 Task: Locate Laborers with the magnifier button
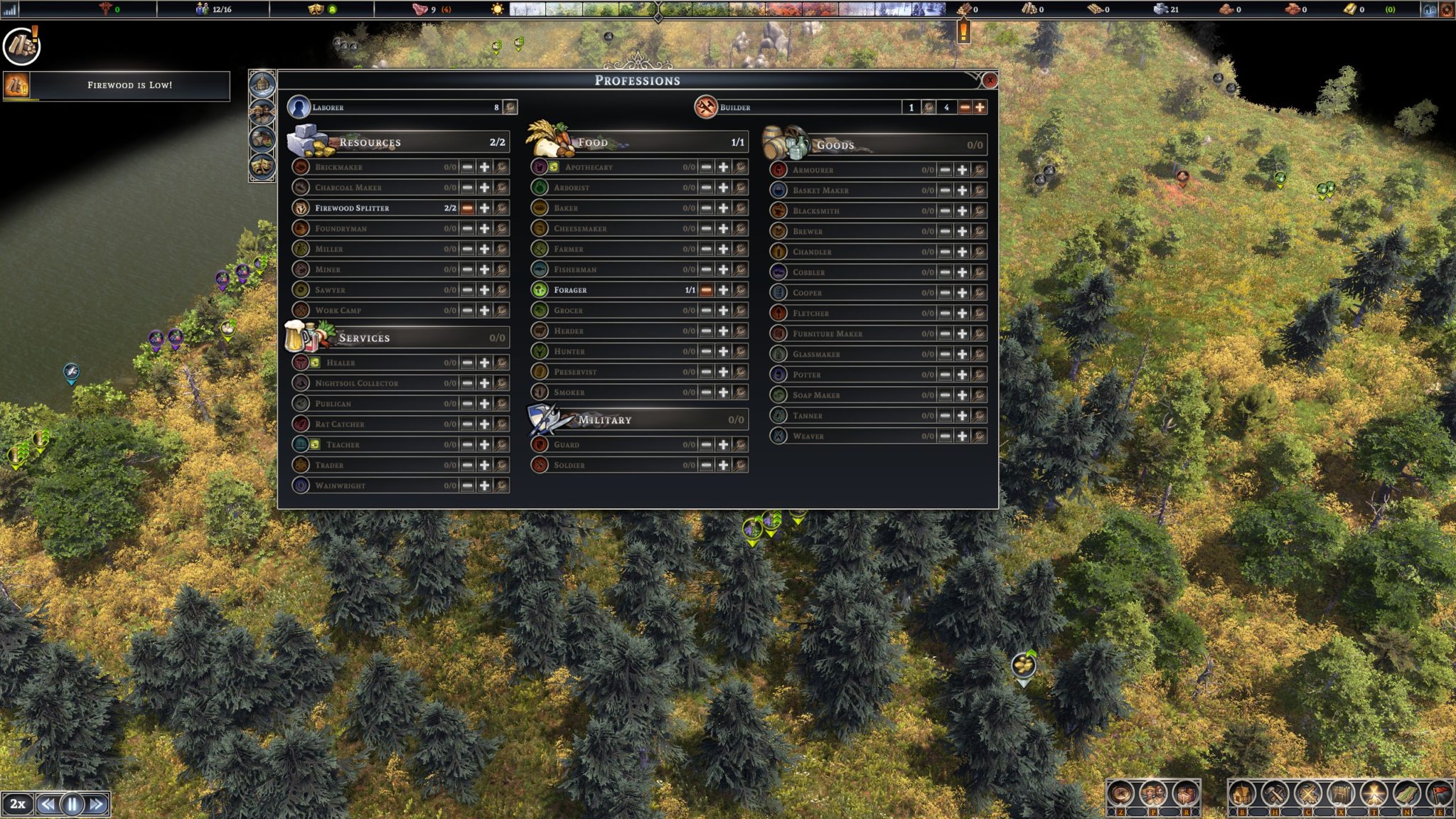point(510,107)
